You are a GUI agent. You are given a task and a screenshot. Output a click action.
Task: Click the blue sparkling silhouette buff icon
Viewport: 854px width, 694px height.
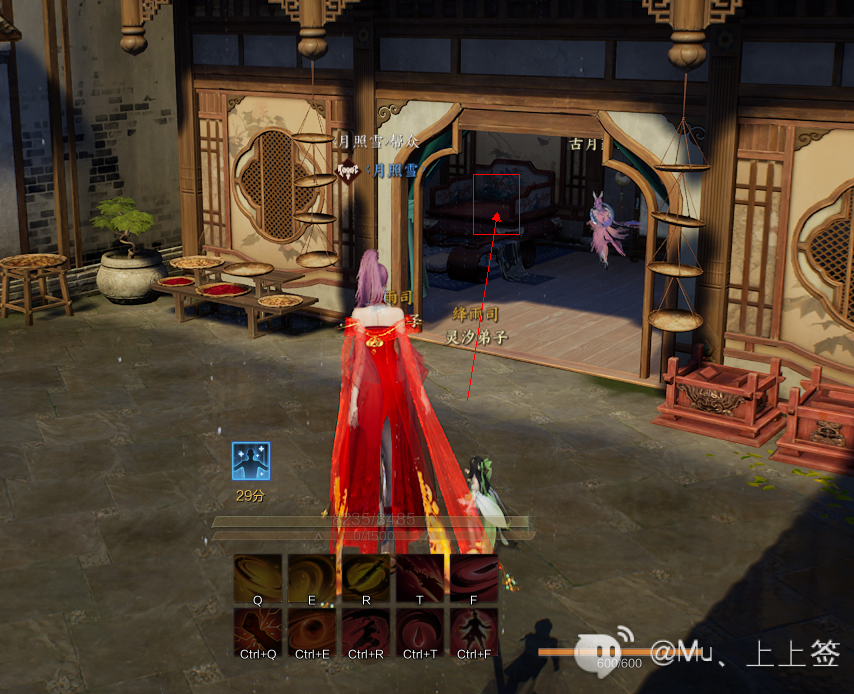251,461
